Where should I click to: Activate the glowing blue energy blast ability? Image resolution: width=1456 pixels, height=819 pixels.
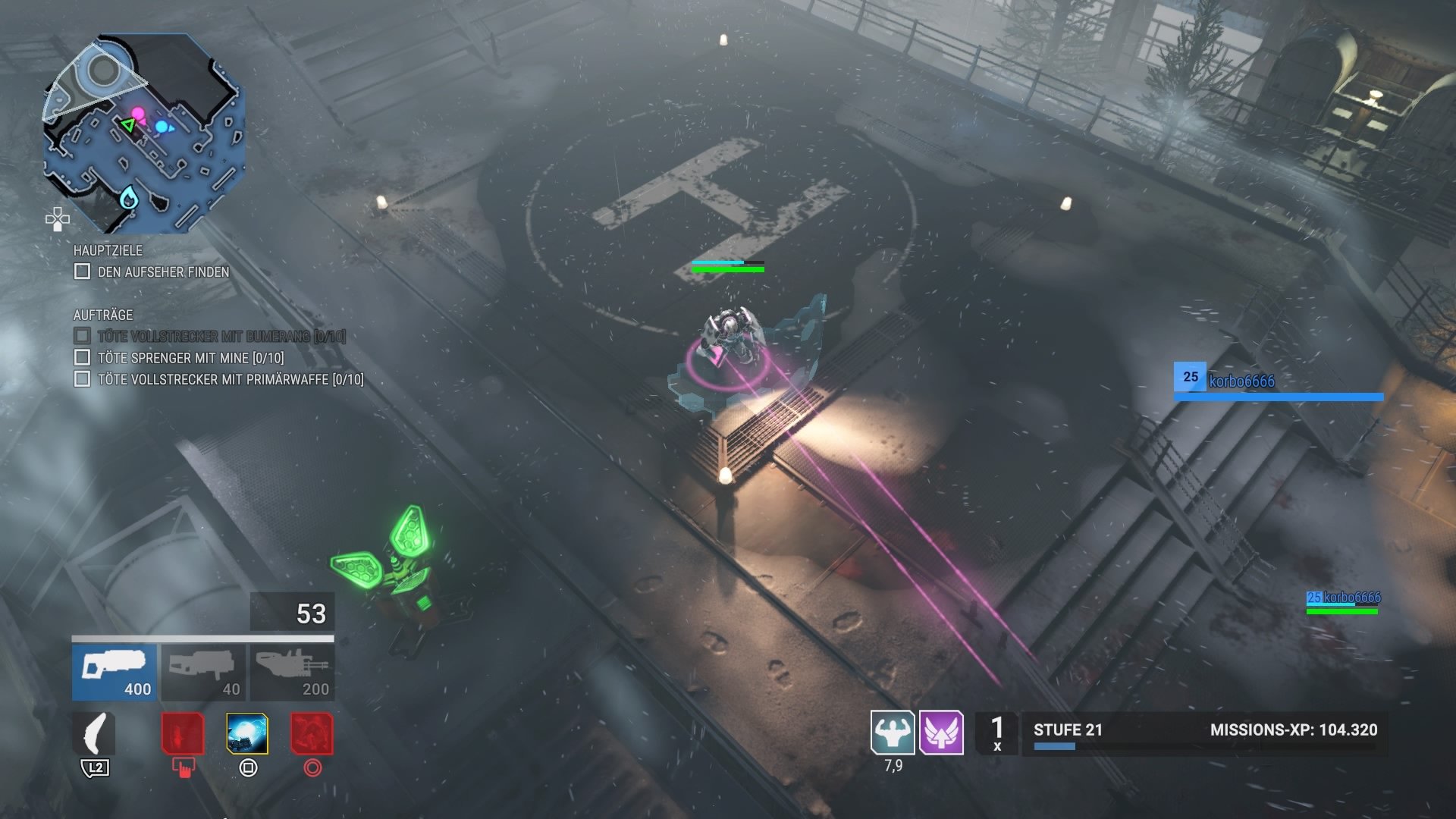pos(247,733)
